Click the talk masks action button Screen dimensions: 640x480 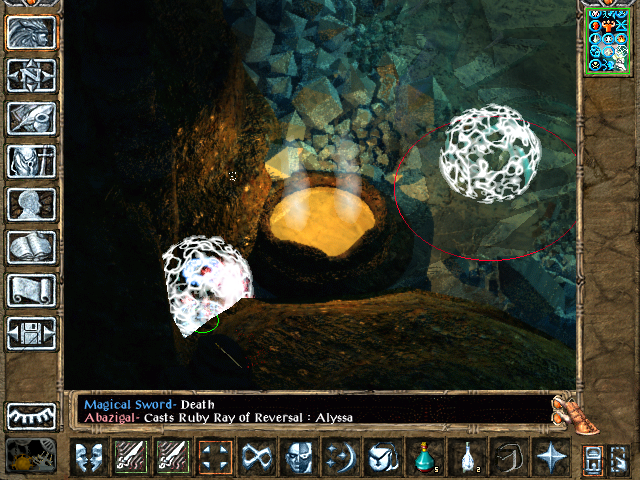[x=90, y=458]
